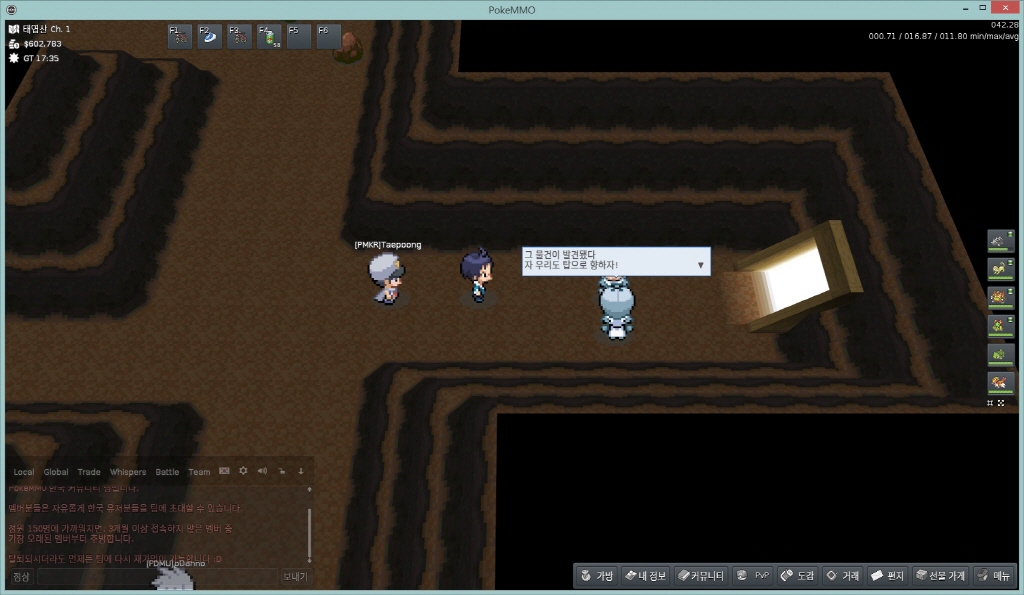
Task: Use the F2 hotkey item slot
Action: tap(210, 37)
